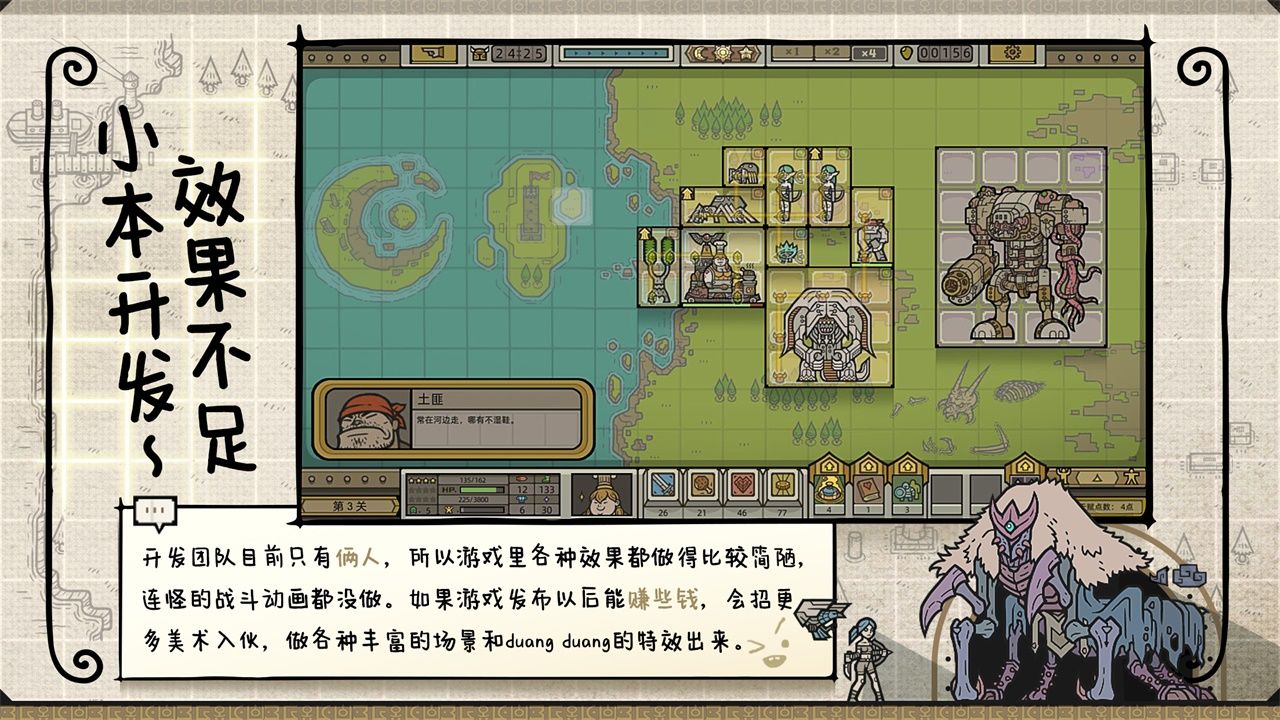This screenshot has width=1280, height=720.
Task: Open the sun star selector in the top bar
Action: point(746,55)
